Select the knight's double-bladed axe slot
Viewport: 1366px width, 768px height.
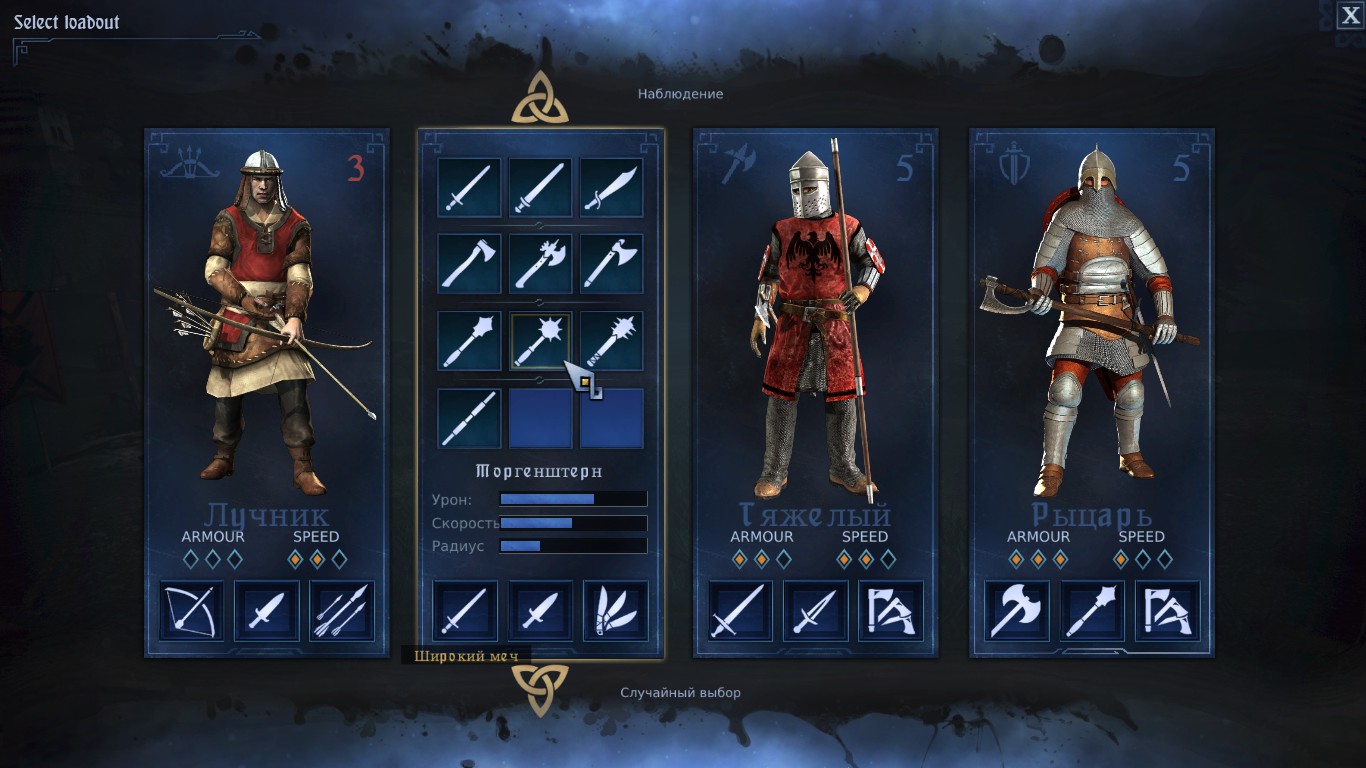[x=1017, y=610]
